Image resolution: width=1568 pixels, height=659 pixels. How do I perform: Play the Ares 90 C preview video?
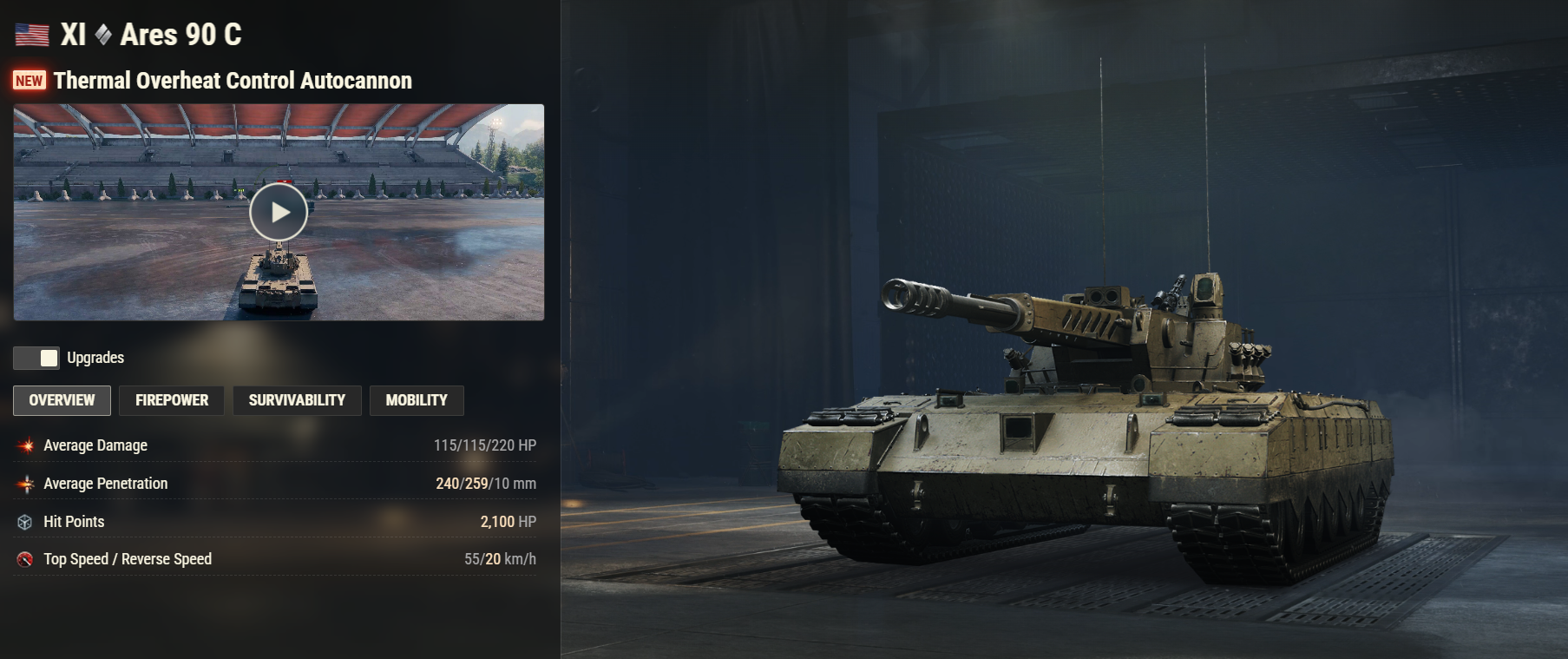click(x=279, y=211)
